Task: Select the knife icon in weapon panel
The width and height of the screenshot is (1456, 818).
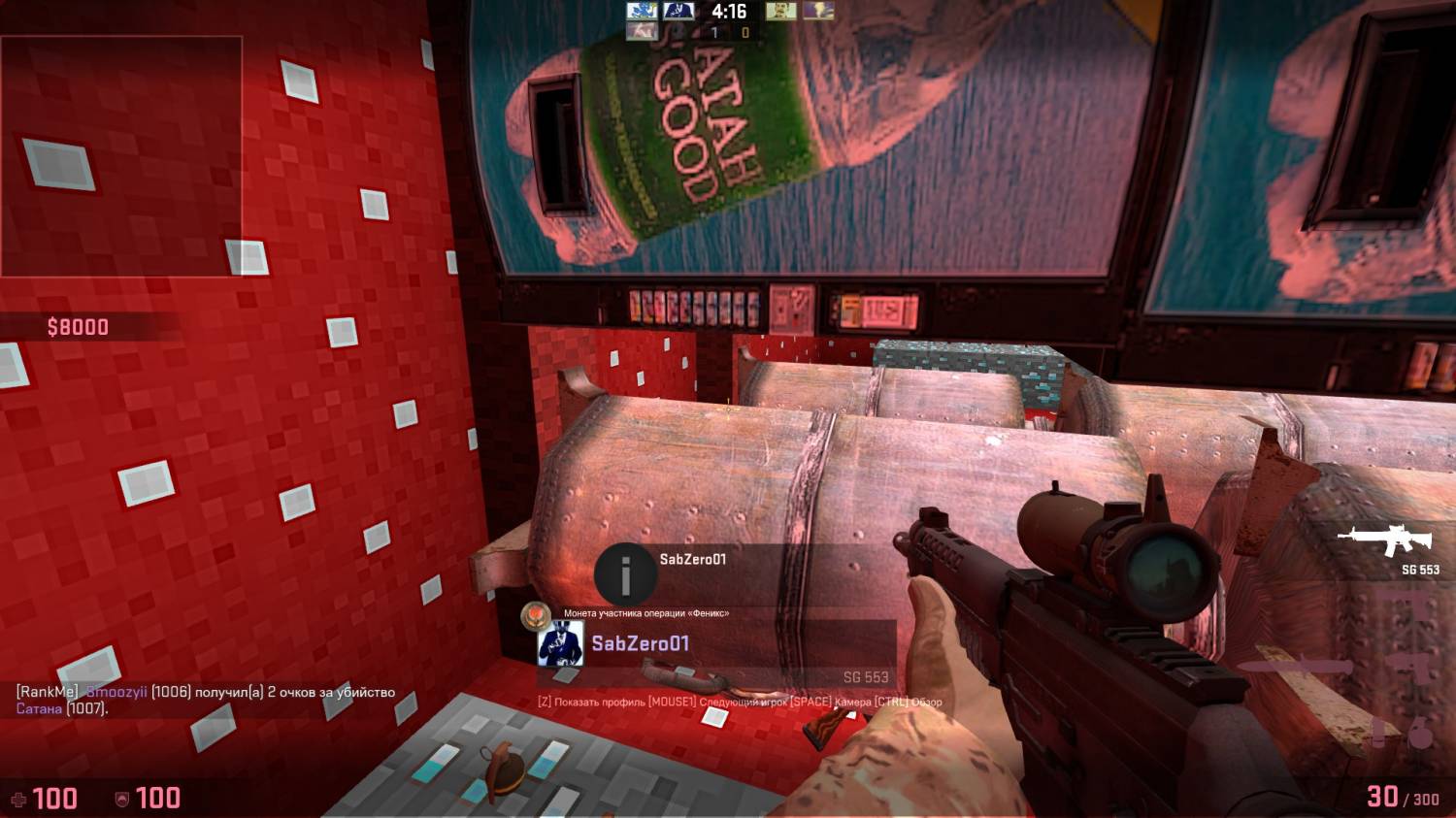Action: [x=1295, y=667]
